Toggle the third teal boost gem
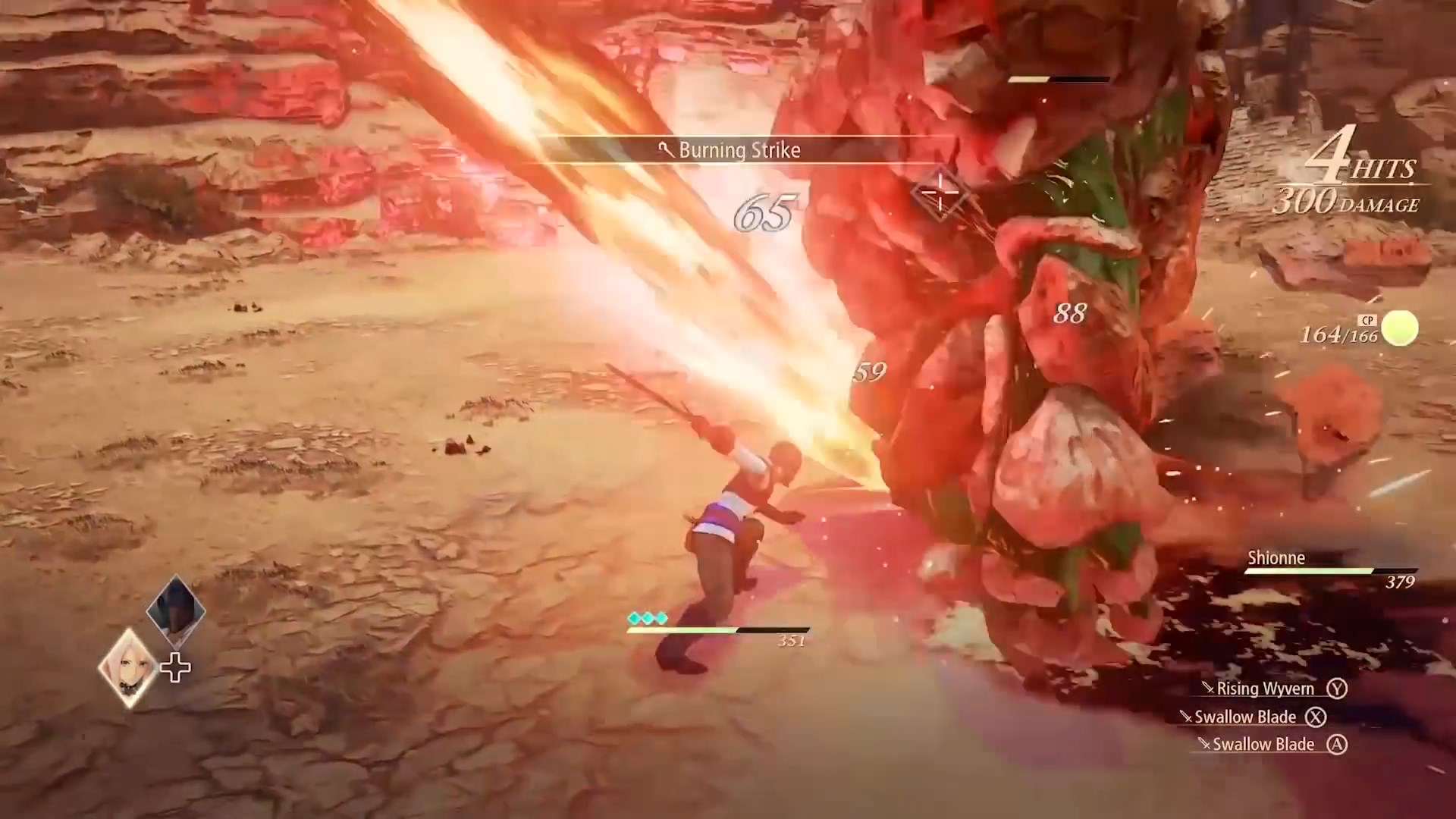Screen dimensions: 1456x819 pos(661,619)
